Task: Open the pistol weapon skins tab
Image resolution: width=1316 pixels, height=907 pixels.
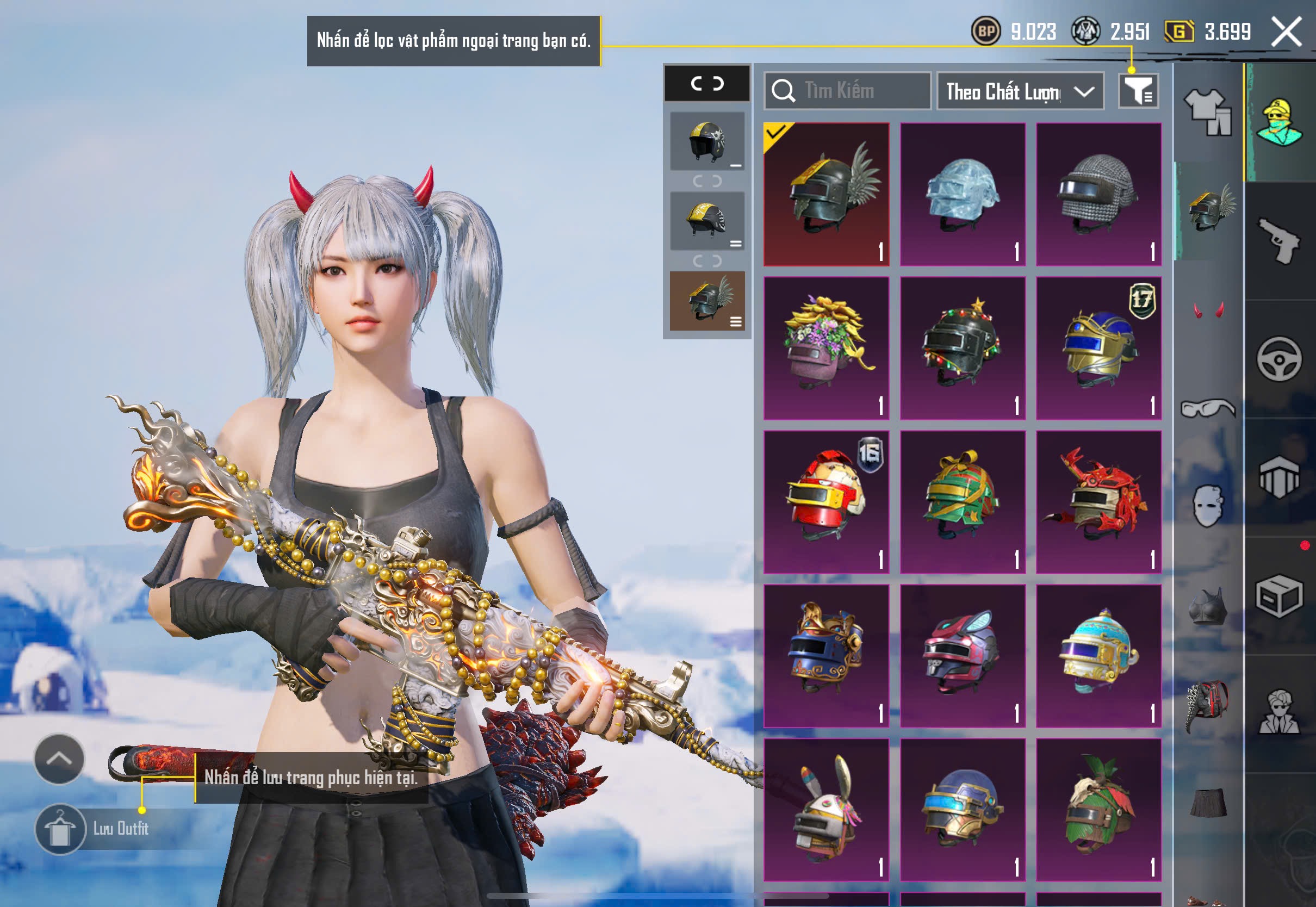Action: (x=1279, y=240)
